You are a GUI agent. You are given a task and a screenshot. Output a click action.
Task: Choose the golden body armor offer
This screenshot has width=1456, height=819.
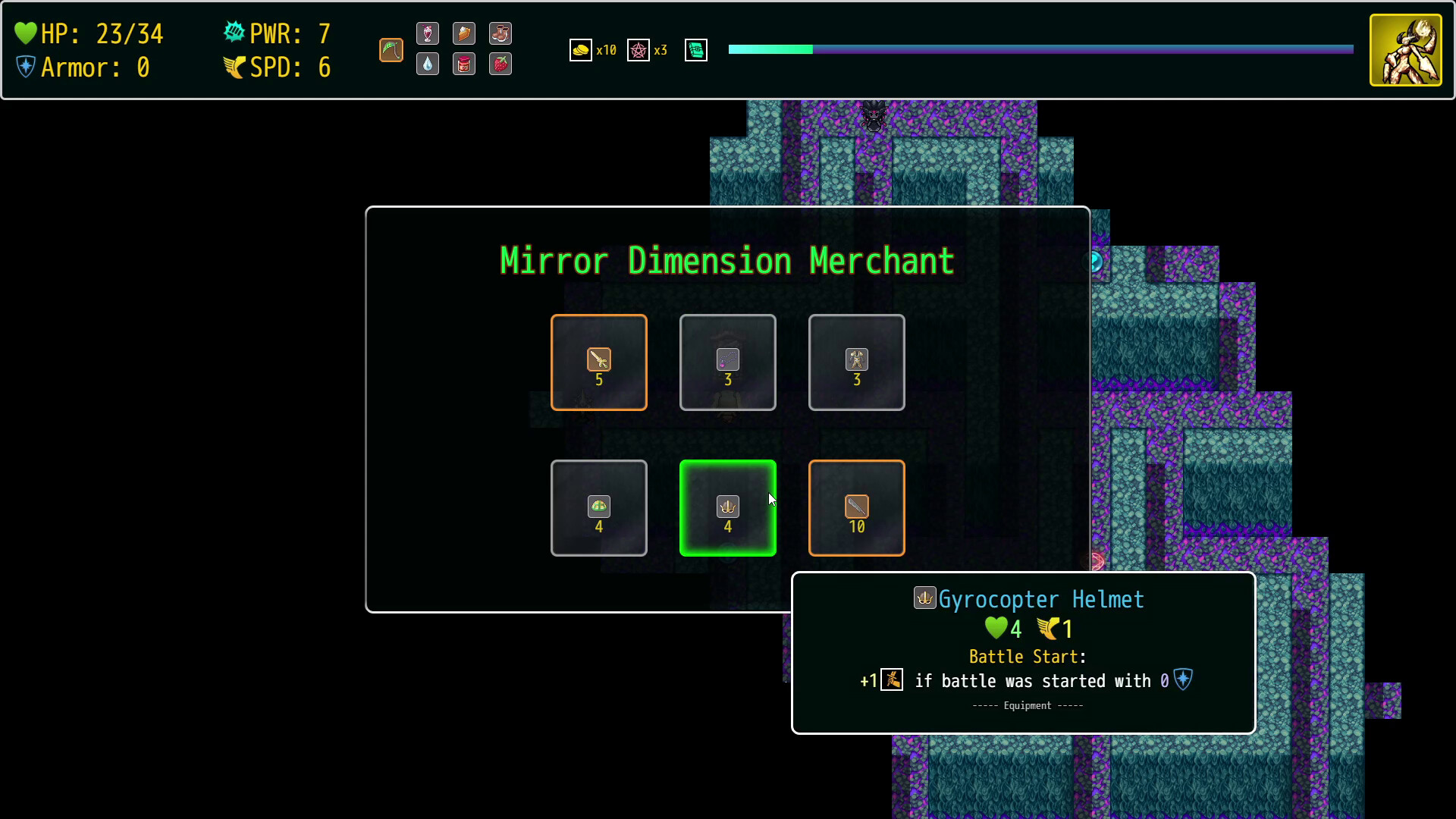[856, 362]
